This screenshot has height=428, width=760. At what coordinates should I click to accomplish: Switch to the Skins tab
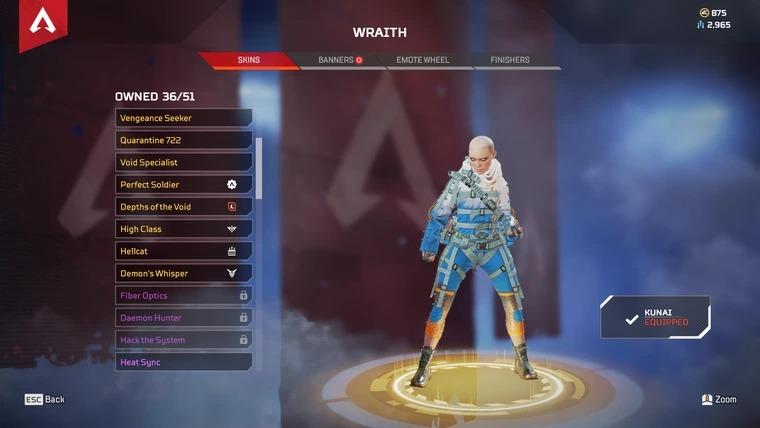[x=249, y=60]
